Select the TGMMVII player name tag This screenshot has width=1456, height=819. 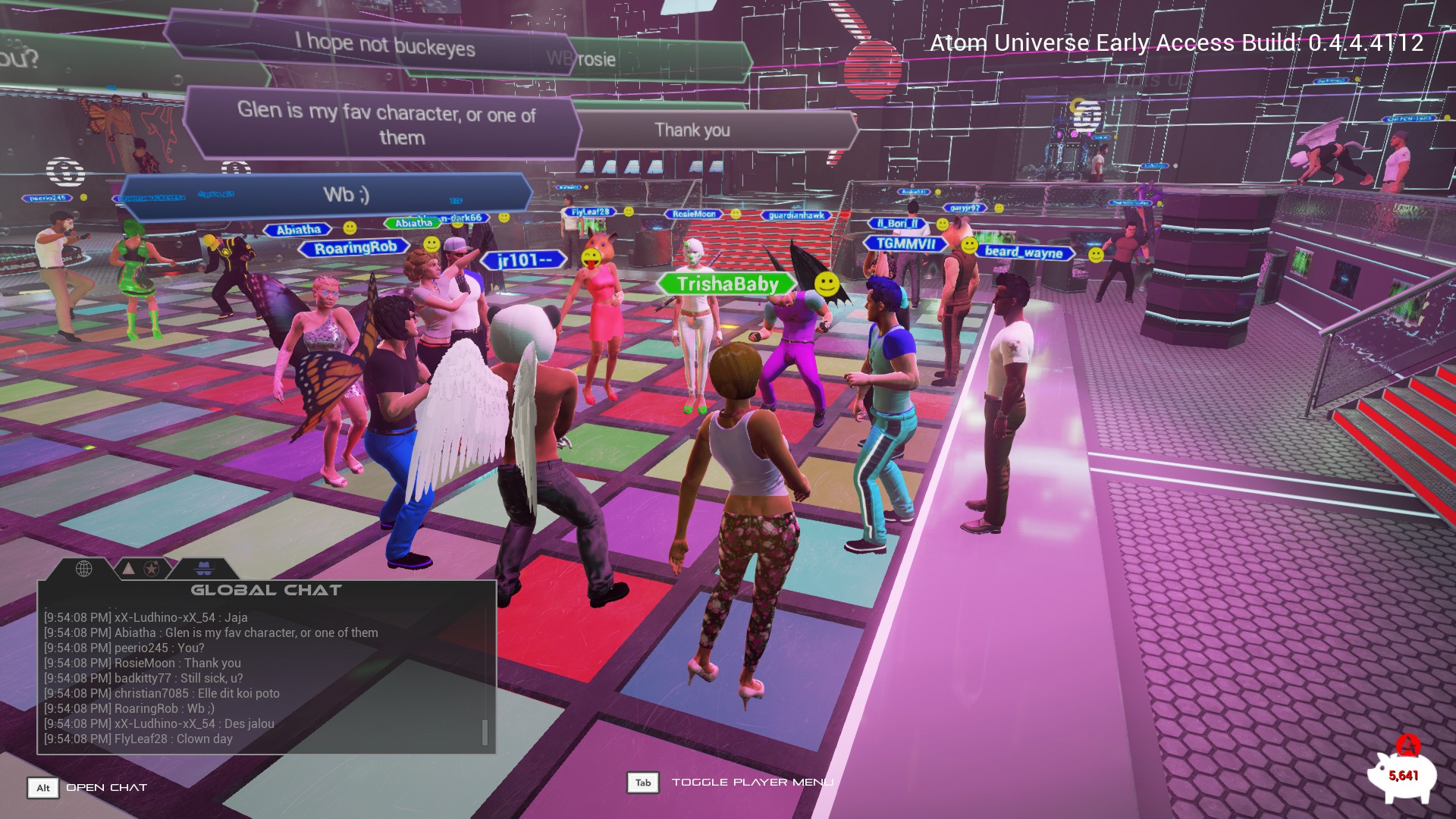(905, 243)
